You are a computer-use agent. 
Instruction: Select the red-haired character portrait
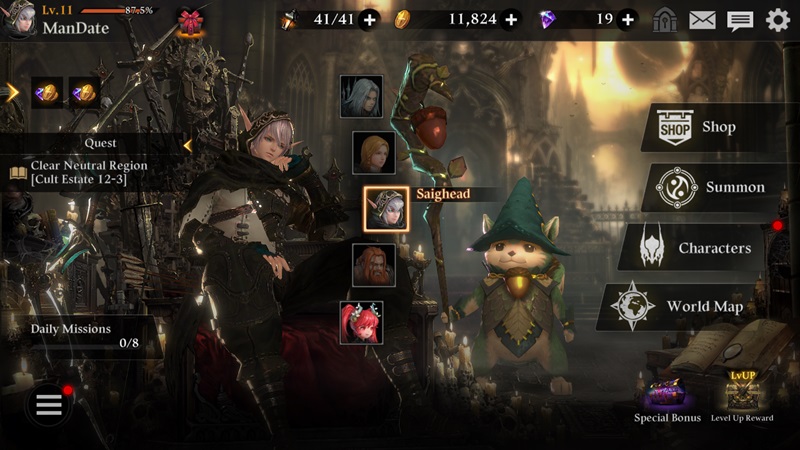pos(361,322)
